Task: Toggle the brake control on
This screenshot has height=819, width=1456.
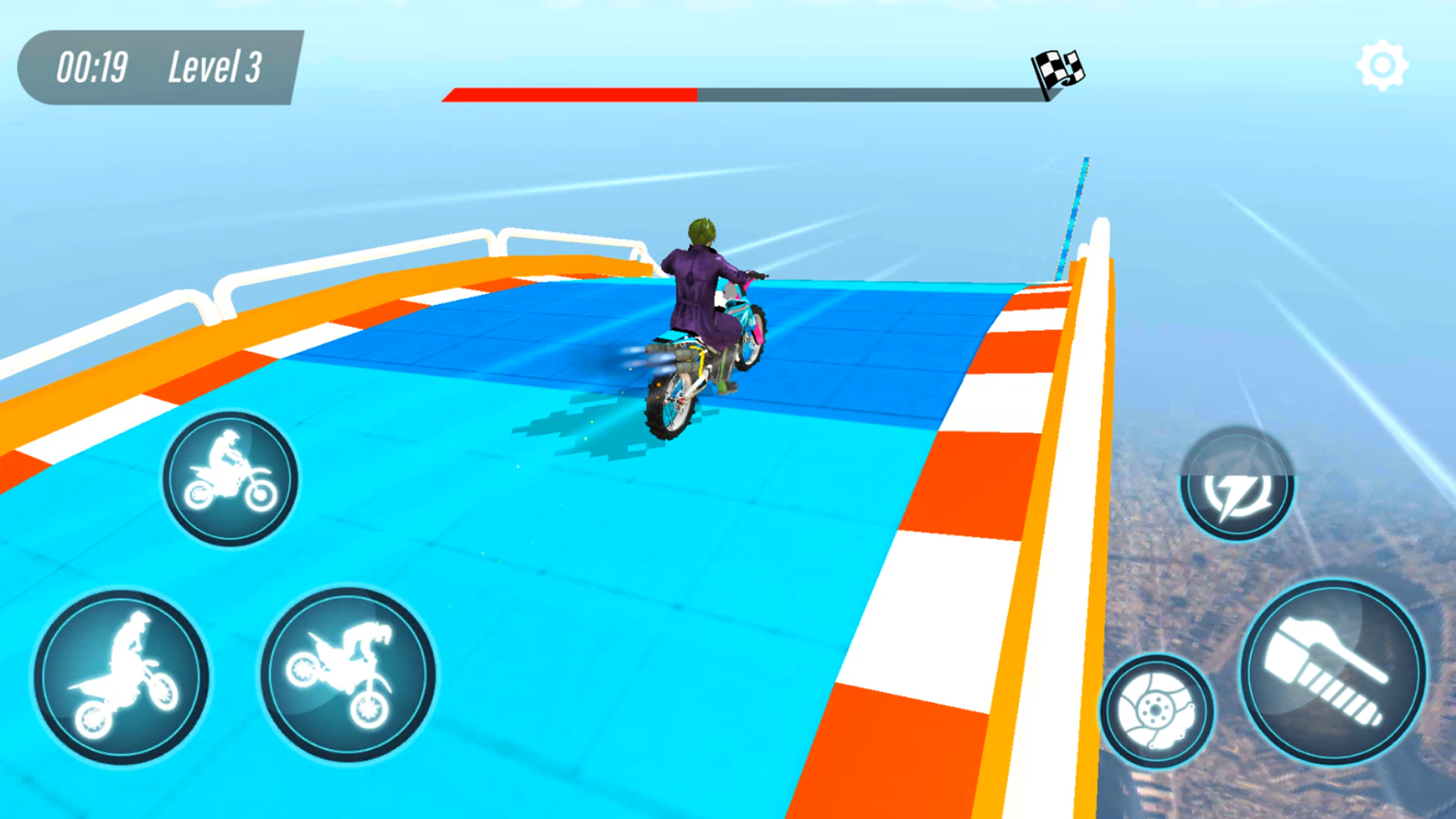Action: tap(1155, 709)
